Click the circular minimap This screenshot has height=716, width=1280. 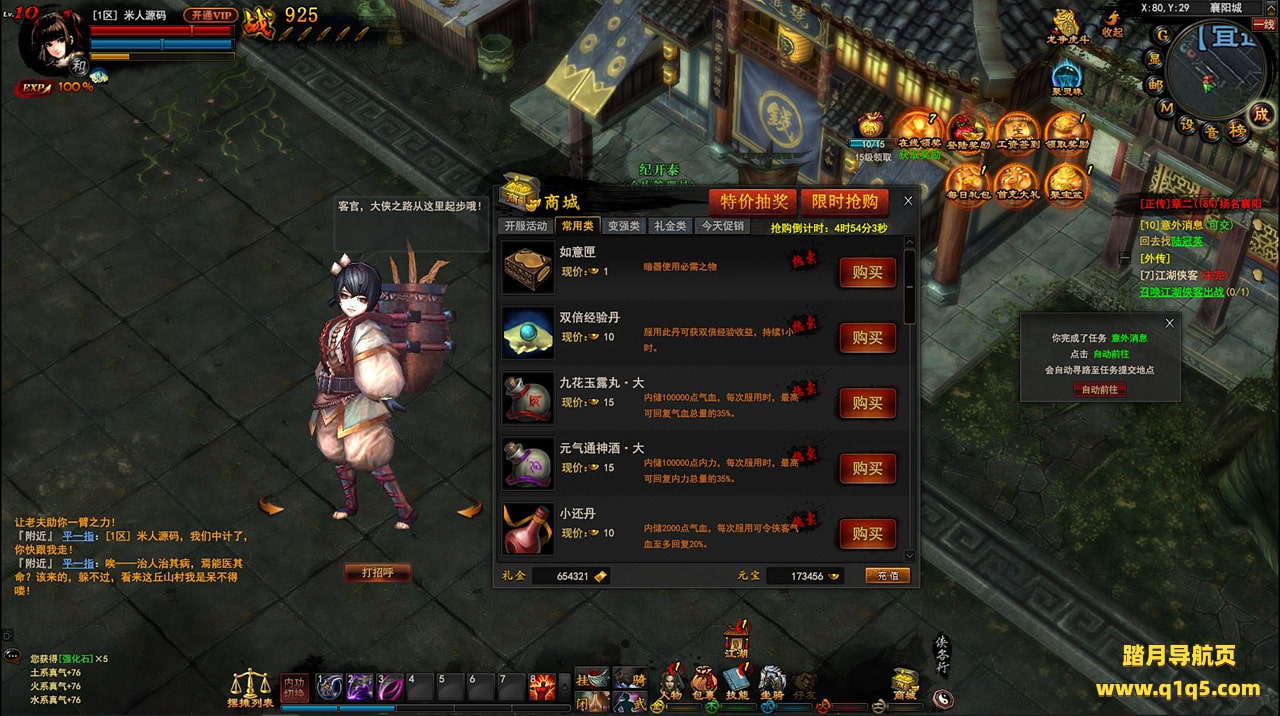(1213, 68)
